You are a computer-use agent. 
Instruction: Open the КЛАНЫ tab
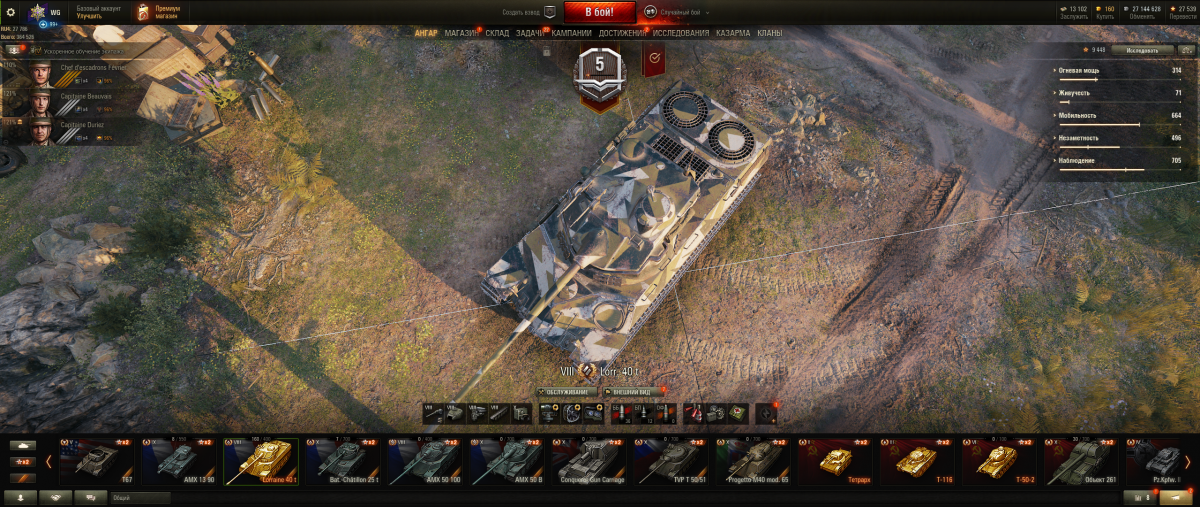(x=769, y=33)
